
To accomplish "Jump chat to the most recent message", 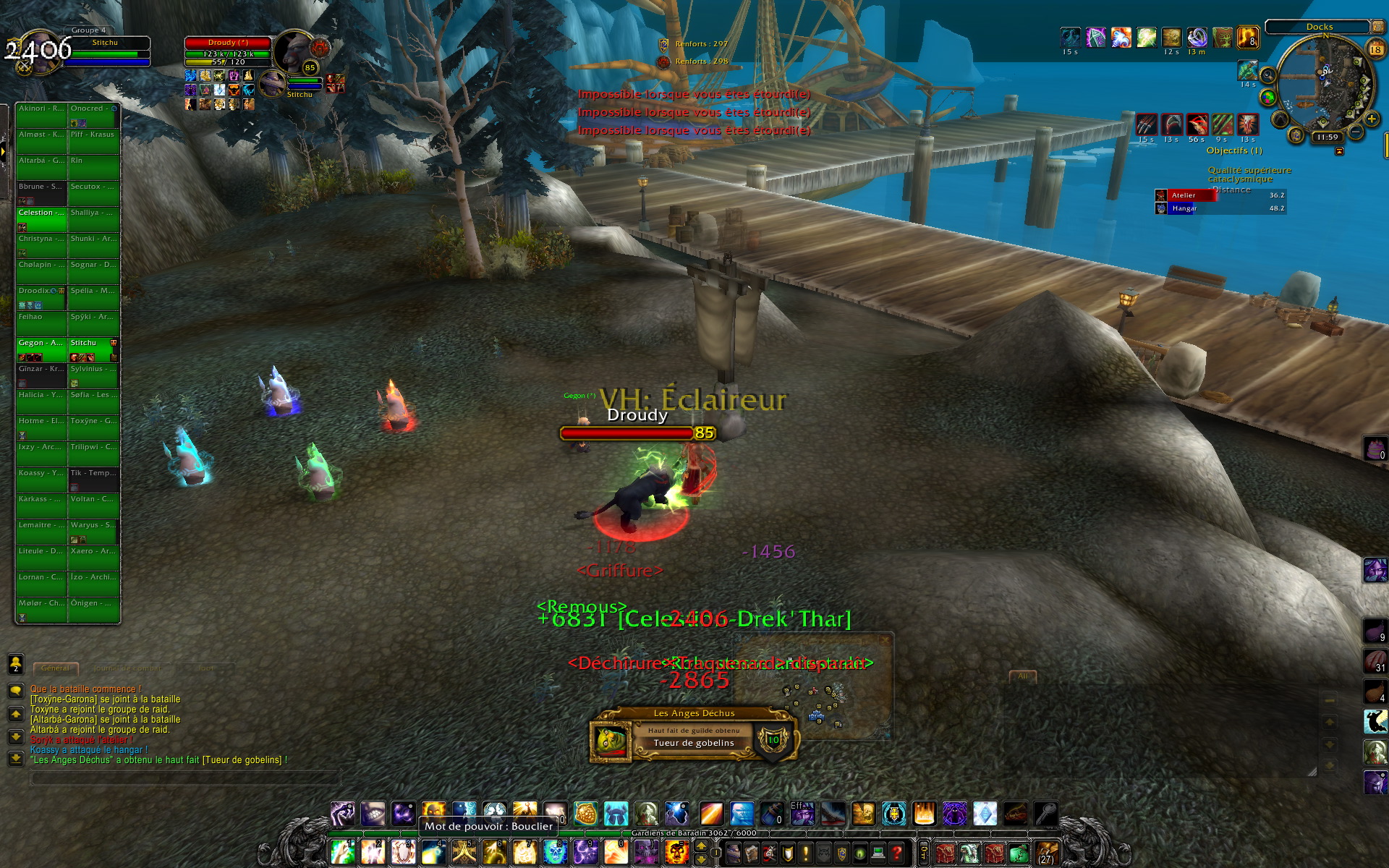I will (16, 758).
